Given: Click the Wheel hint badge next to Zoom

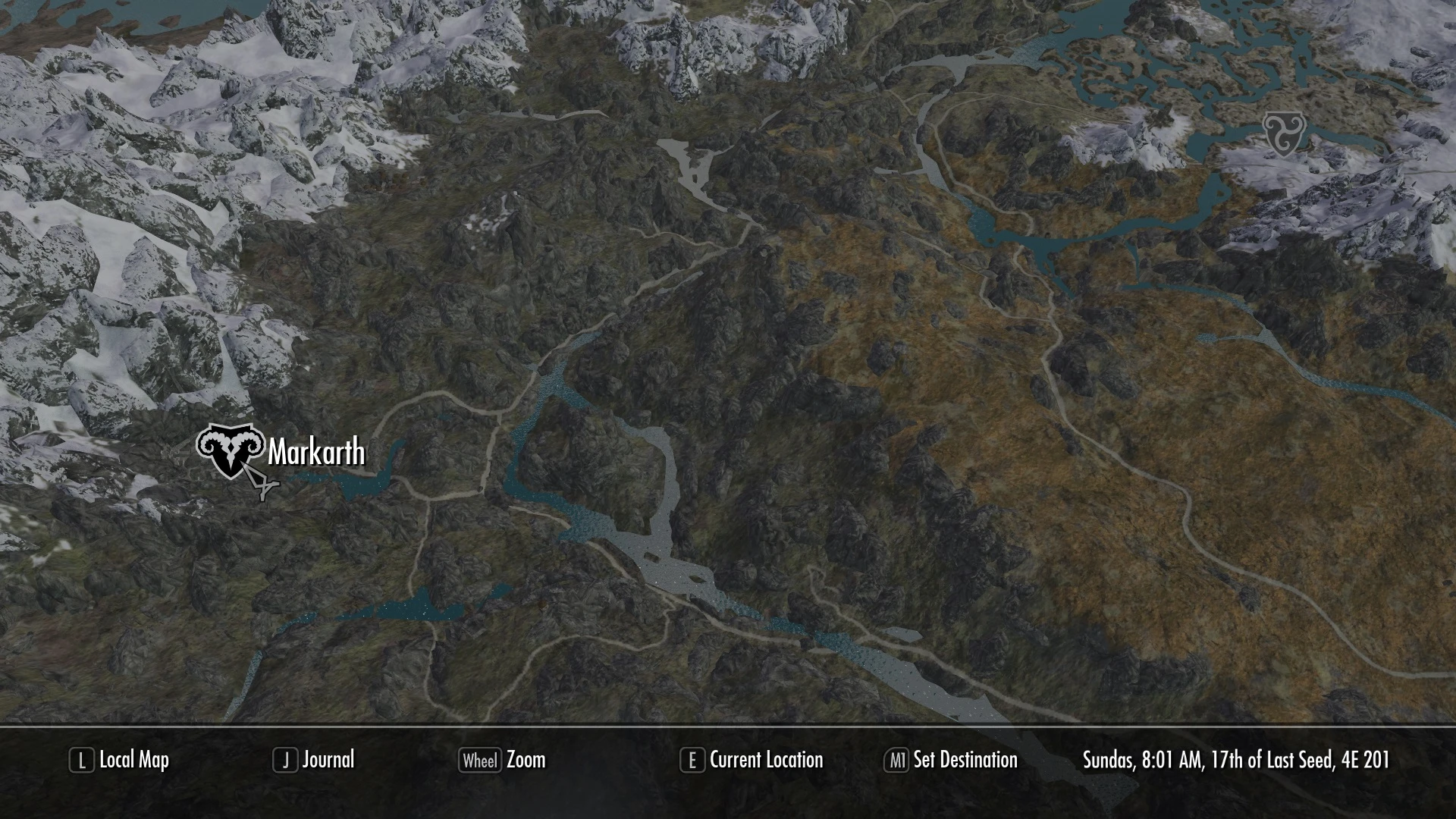Looking at the screenshot, I should [481, 761].
